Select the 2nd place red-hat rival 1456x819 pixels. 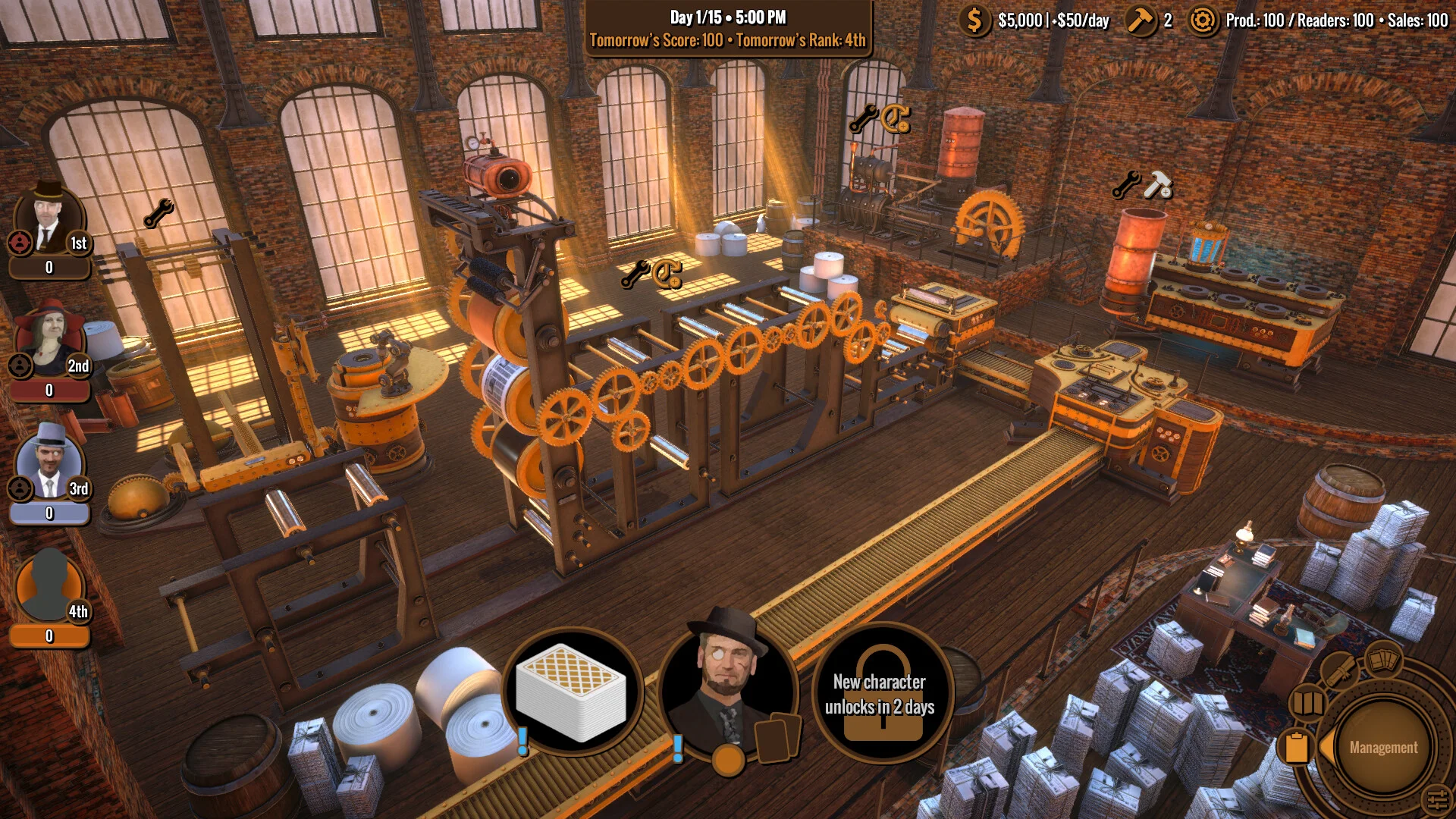(x=49, y=343)
